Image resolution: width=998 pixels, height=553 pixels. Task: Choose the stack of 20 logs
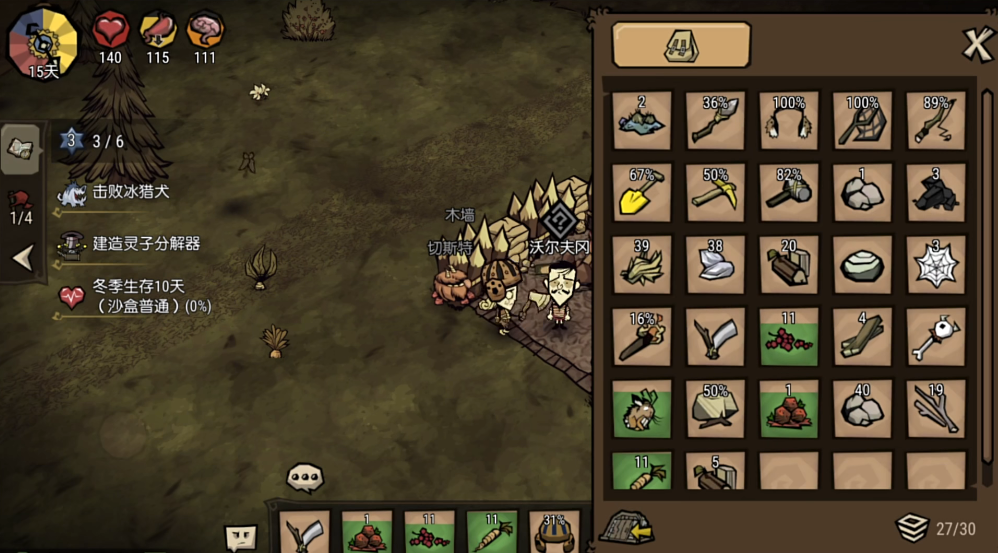tap(789, 264)
